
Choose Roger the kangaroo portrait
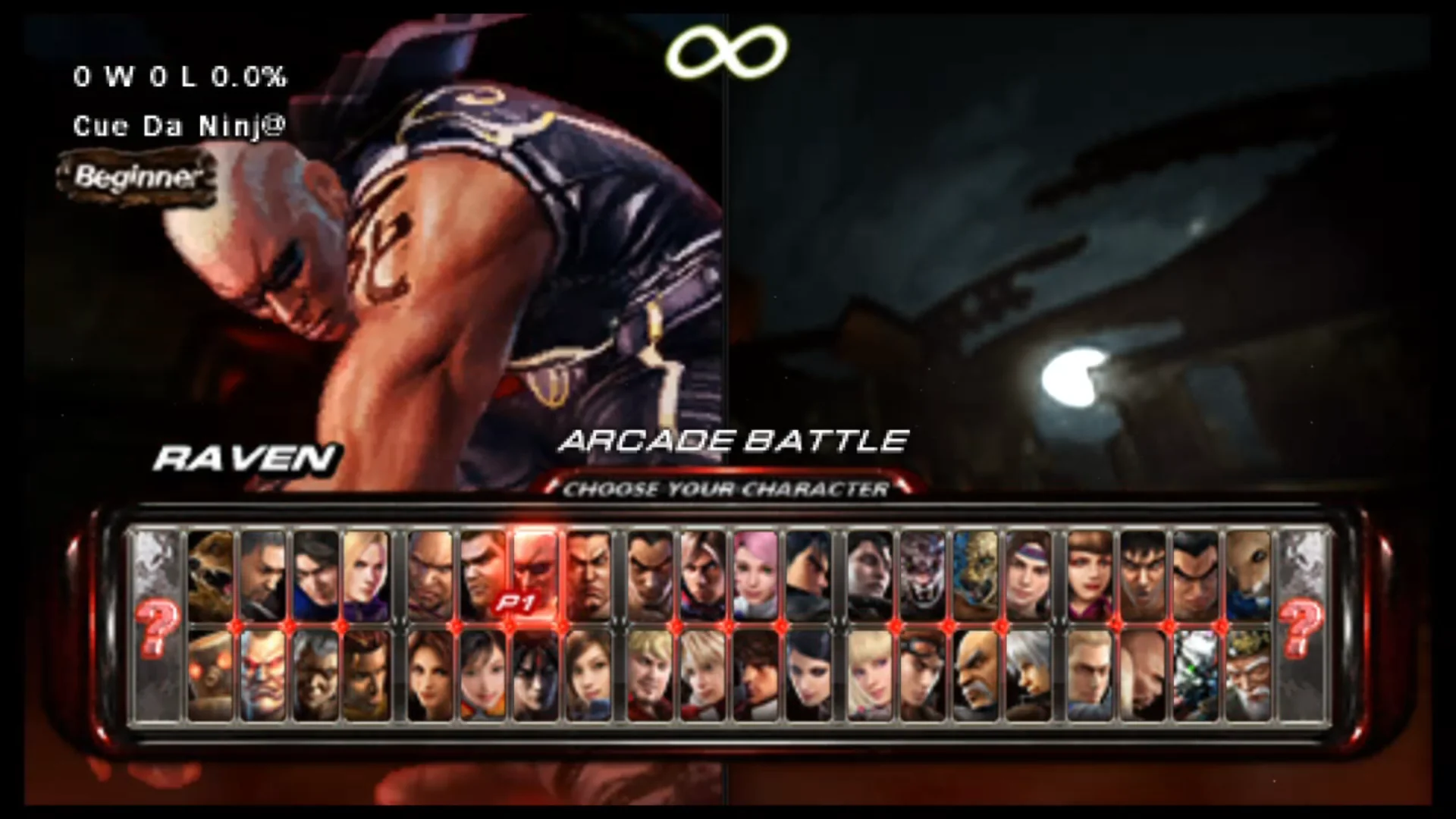point(1248,576)
